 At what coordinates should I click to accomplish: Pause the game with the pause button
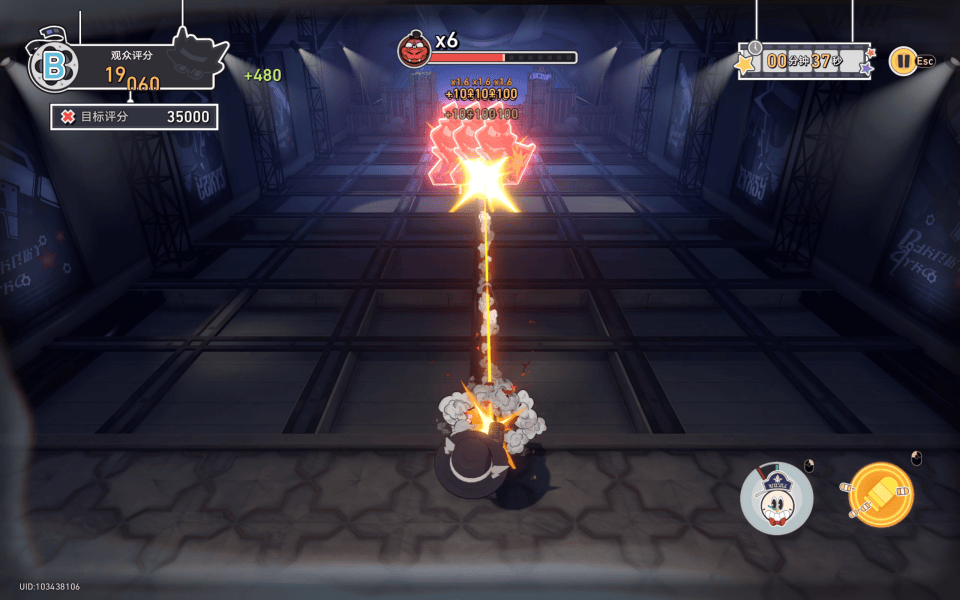(x=902, y=61)
